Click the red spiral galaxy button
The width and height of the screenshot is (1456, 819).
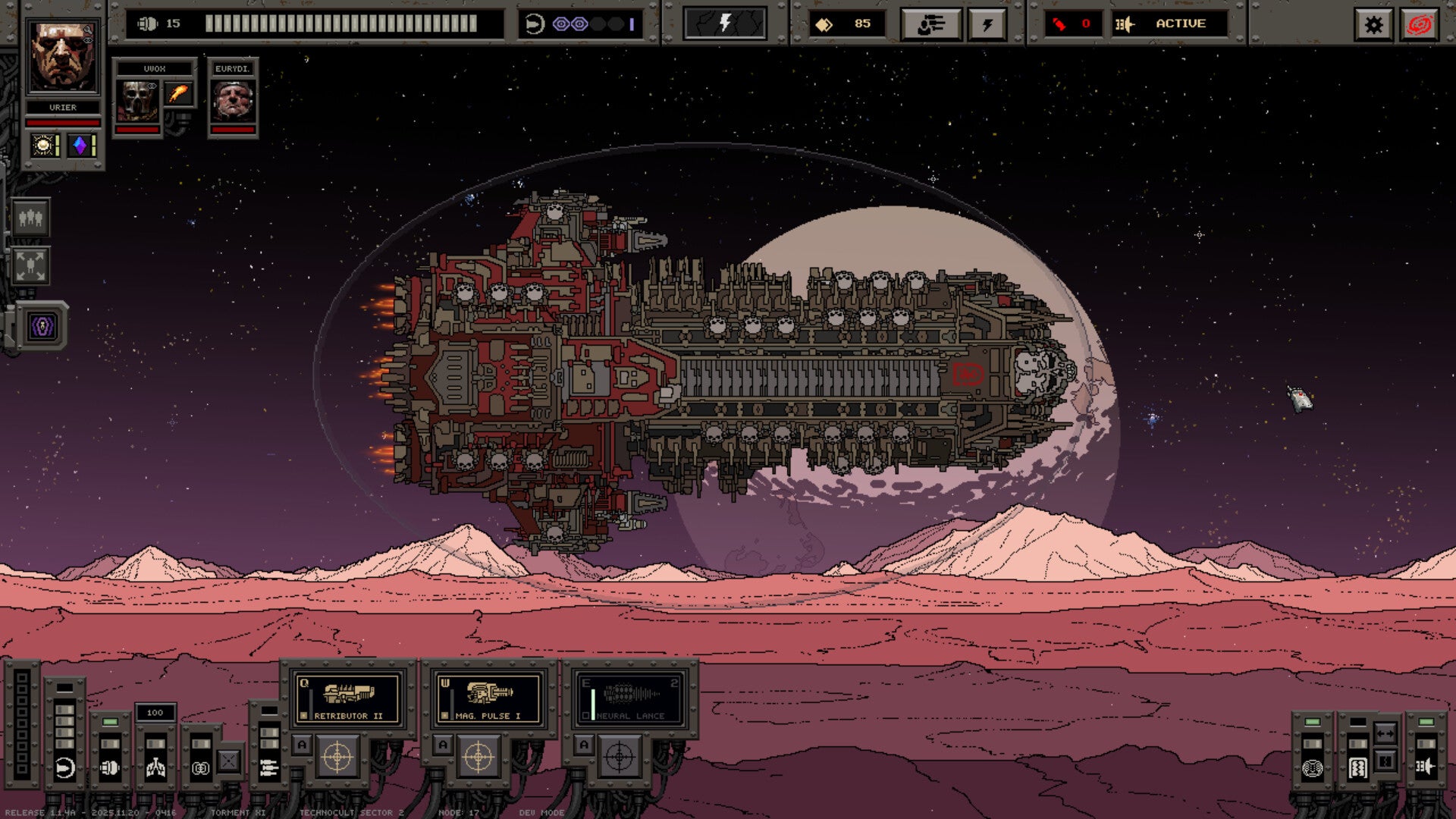1419,25
